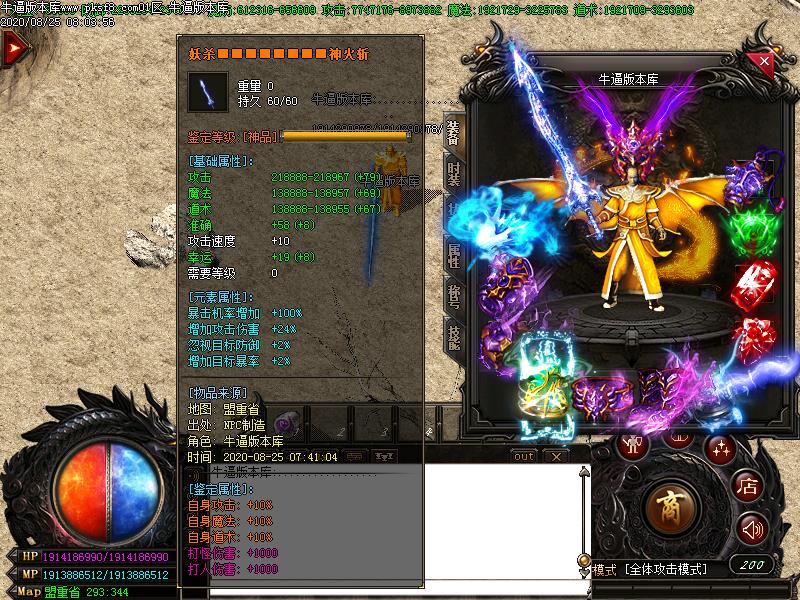Switch to the 装备 equipment tab
The height and width of the screenshot is (600, 800).
point(454,134)
